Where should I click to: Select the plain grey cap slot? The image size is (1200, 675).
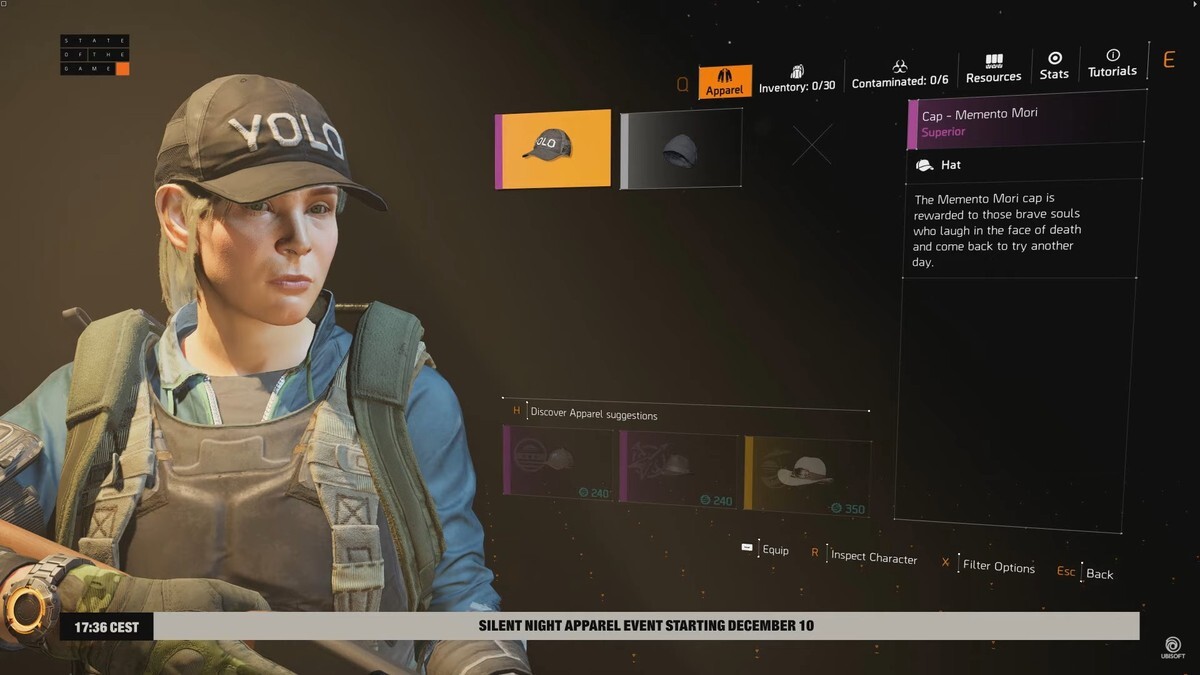(x=681, y=149)
